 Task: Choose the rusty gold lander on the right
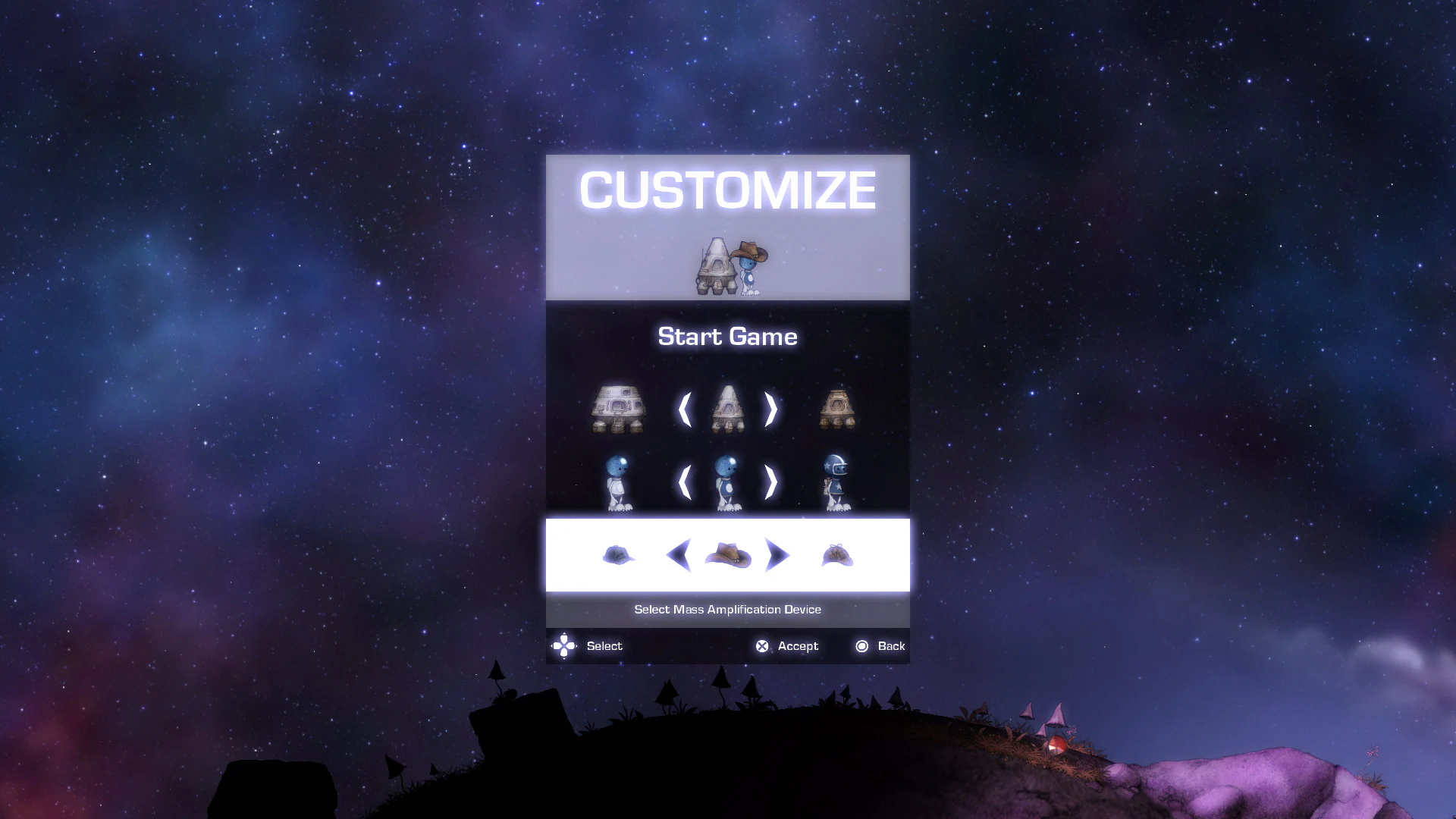point(837,409)
